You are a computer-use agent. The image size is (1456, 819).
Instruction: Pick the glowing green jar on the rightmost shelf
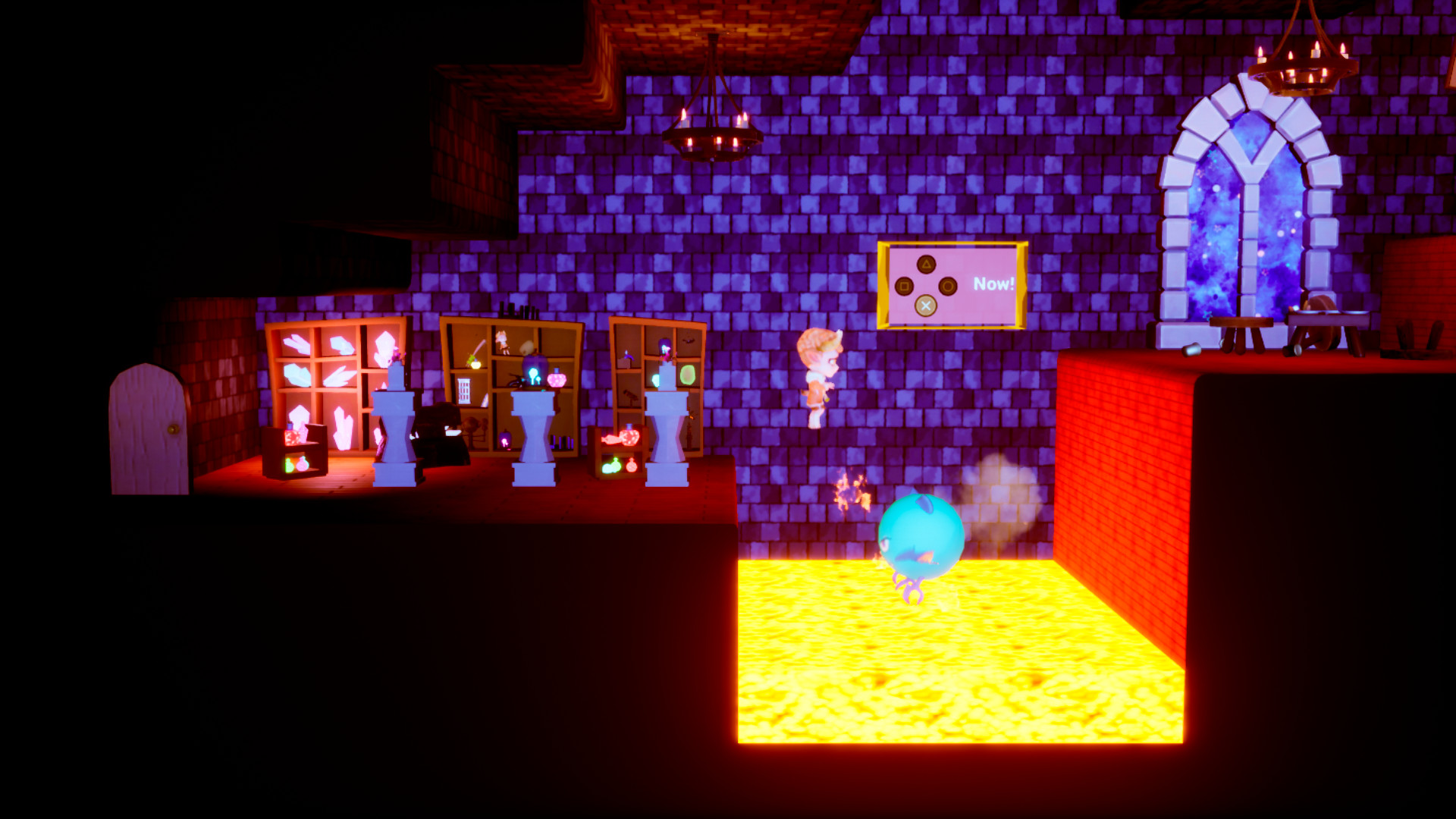coord(689,376)
